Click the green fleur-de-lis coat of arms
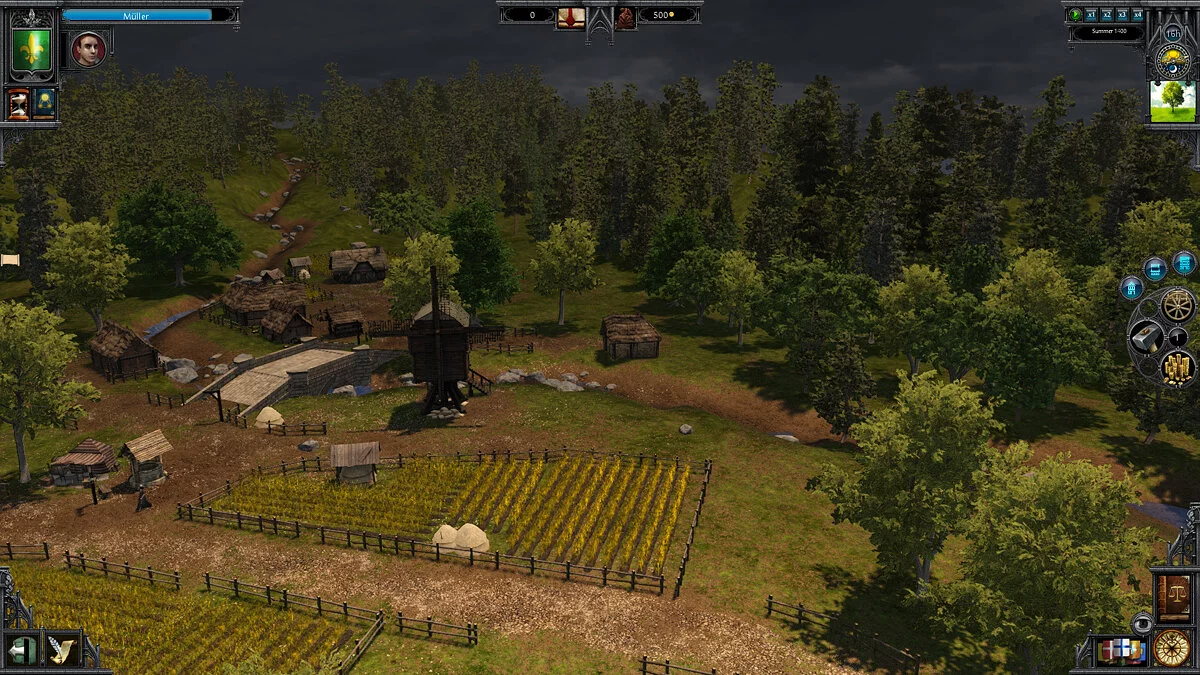Screen dimensions: 1200x675 tap(31, 49)
